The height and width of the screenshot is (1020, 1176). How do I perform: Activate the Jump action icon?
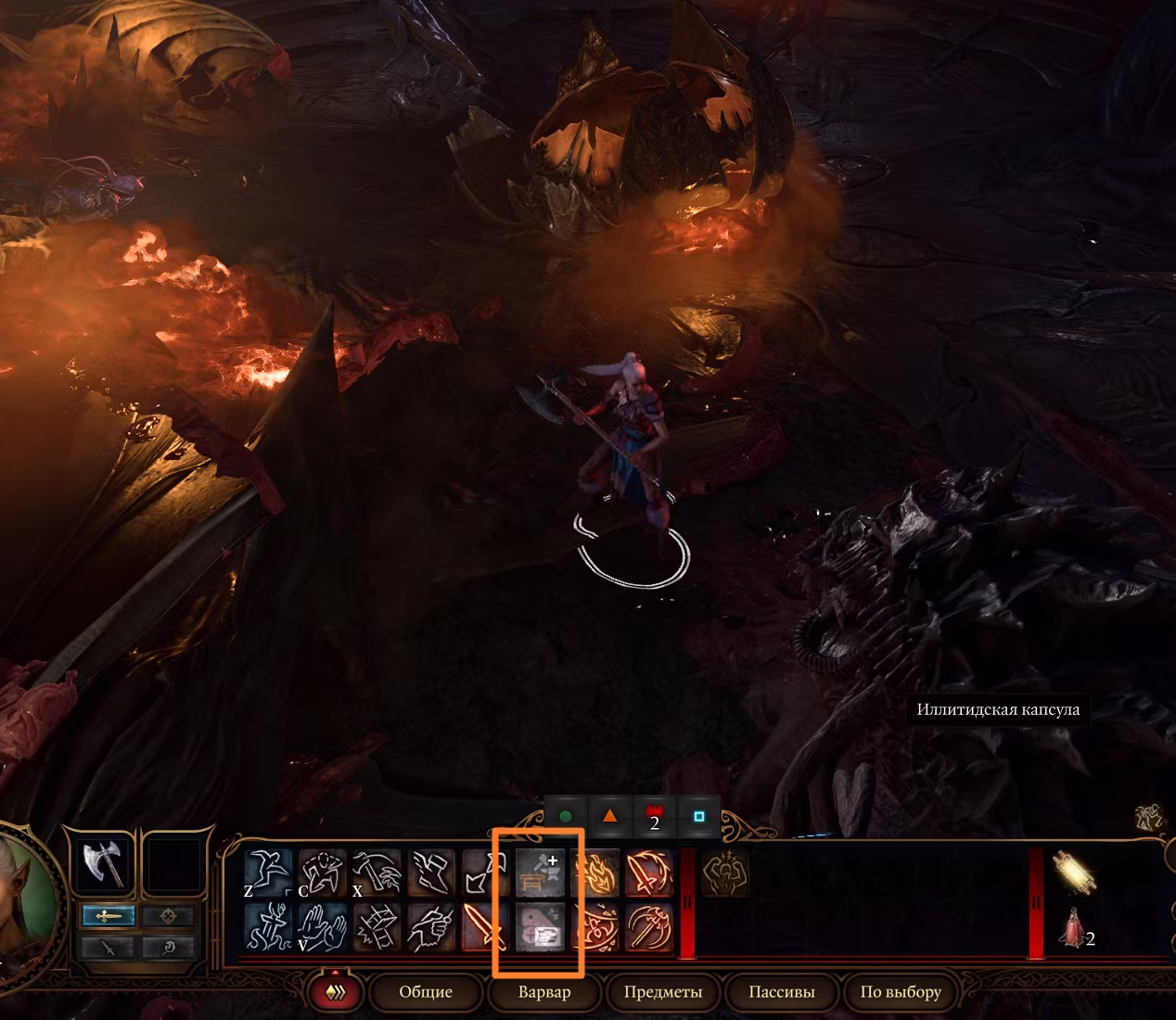[268, 873]
